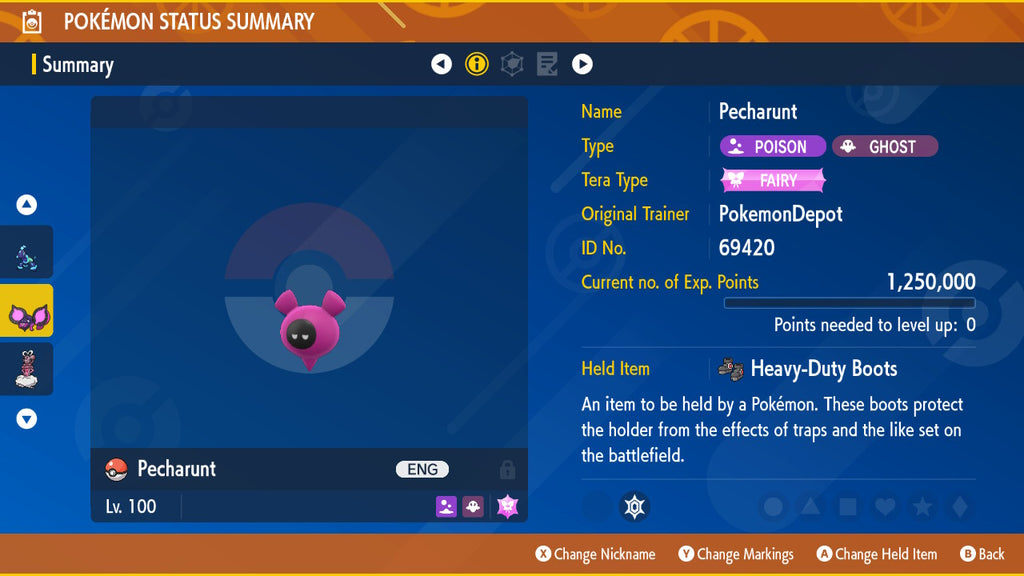Pick the pink Pokémon on a cloud
This screenshot has height=576, width=1024.
(x=27, y=370)
